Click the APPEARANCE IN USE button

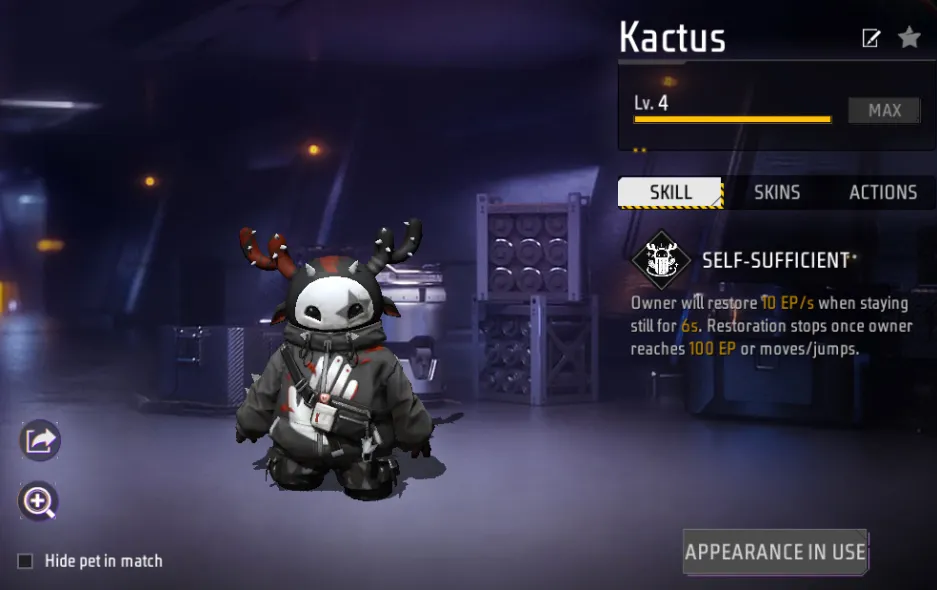pos(775,552)
